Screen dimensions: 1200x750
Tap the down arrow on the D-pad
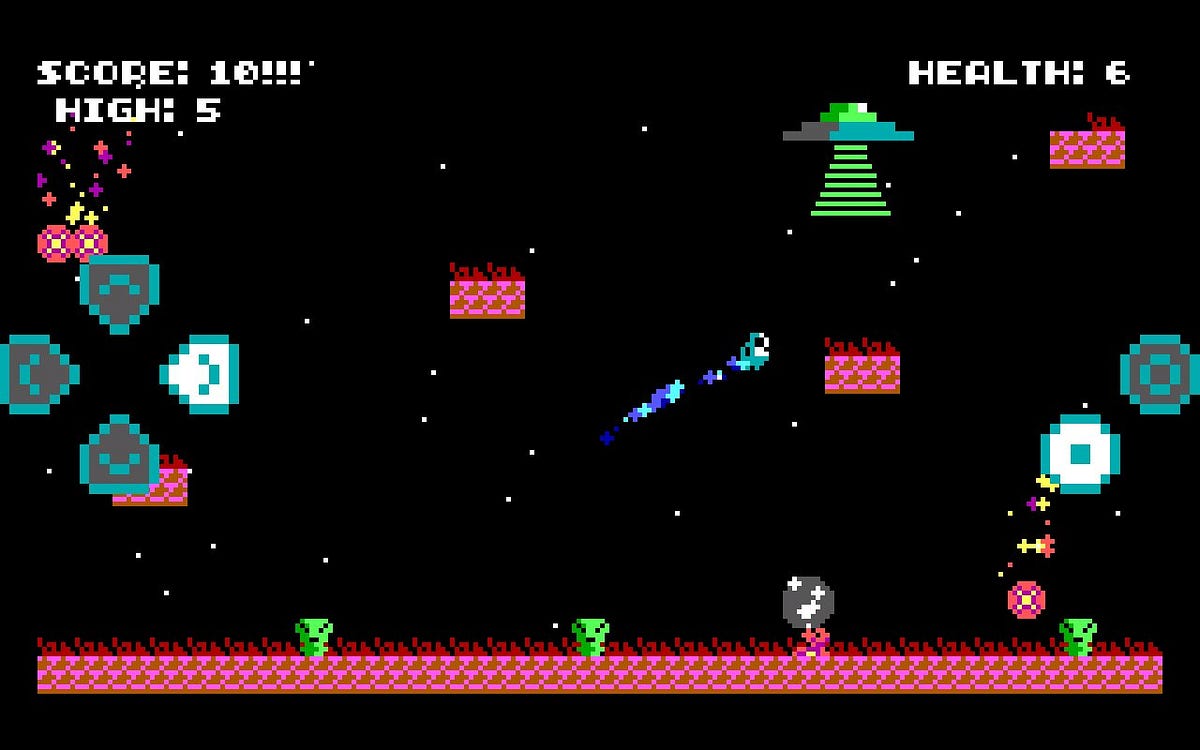click(119, 455)
